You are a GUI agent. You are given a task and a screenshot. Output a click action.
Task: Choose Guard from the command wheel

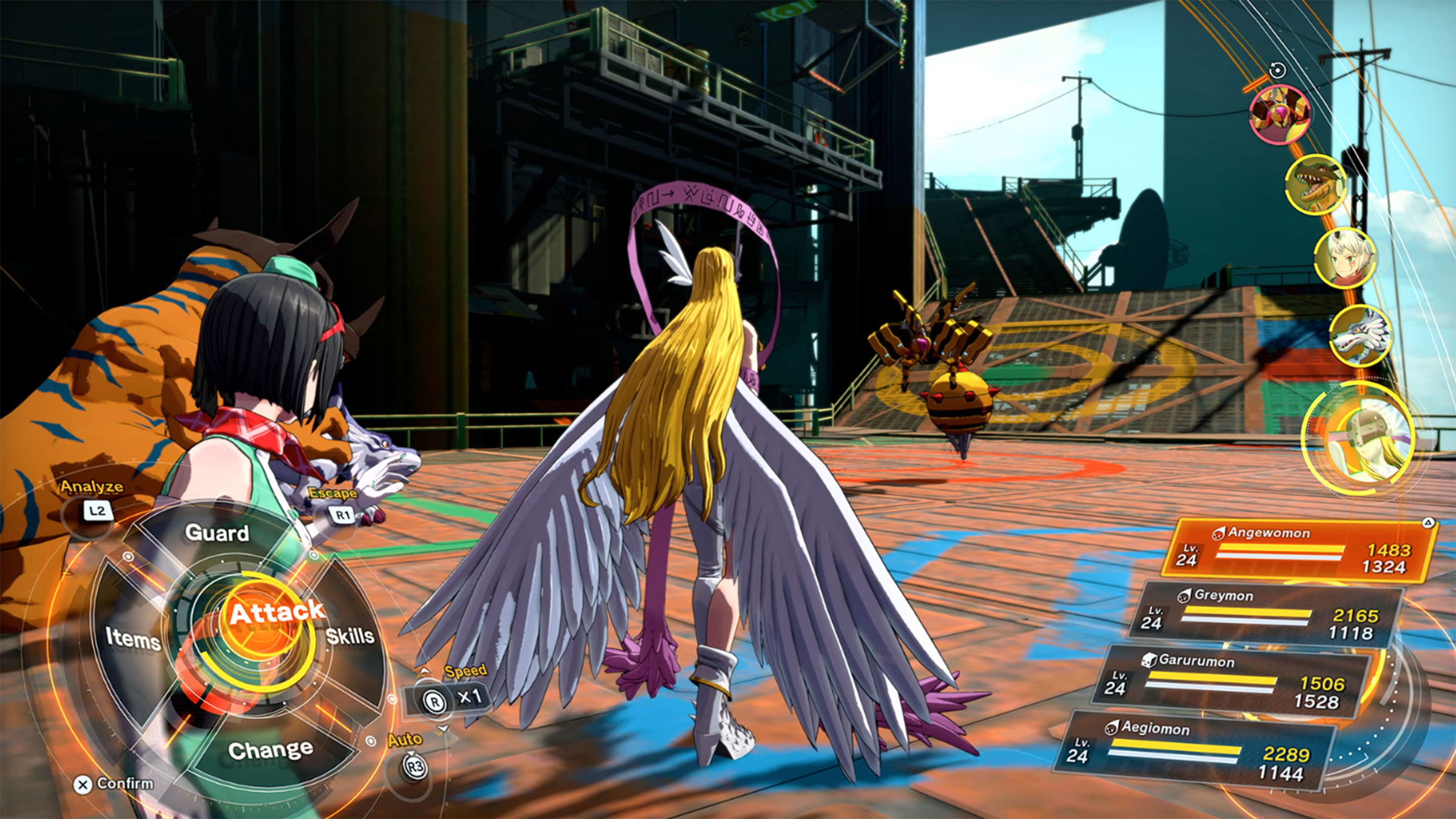pyautogui.click(x=217, y=532)
